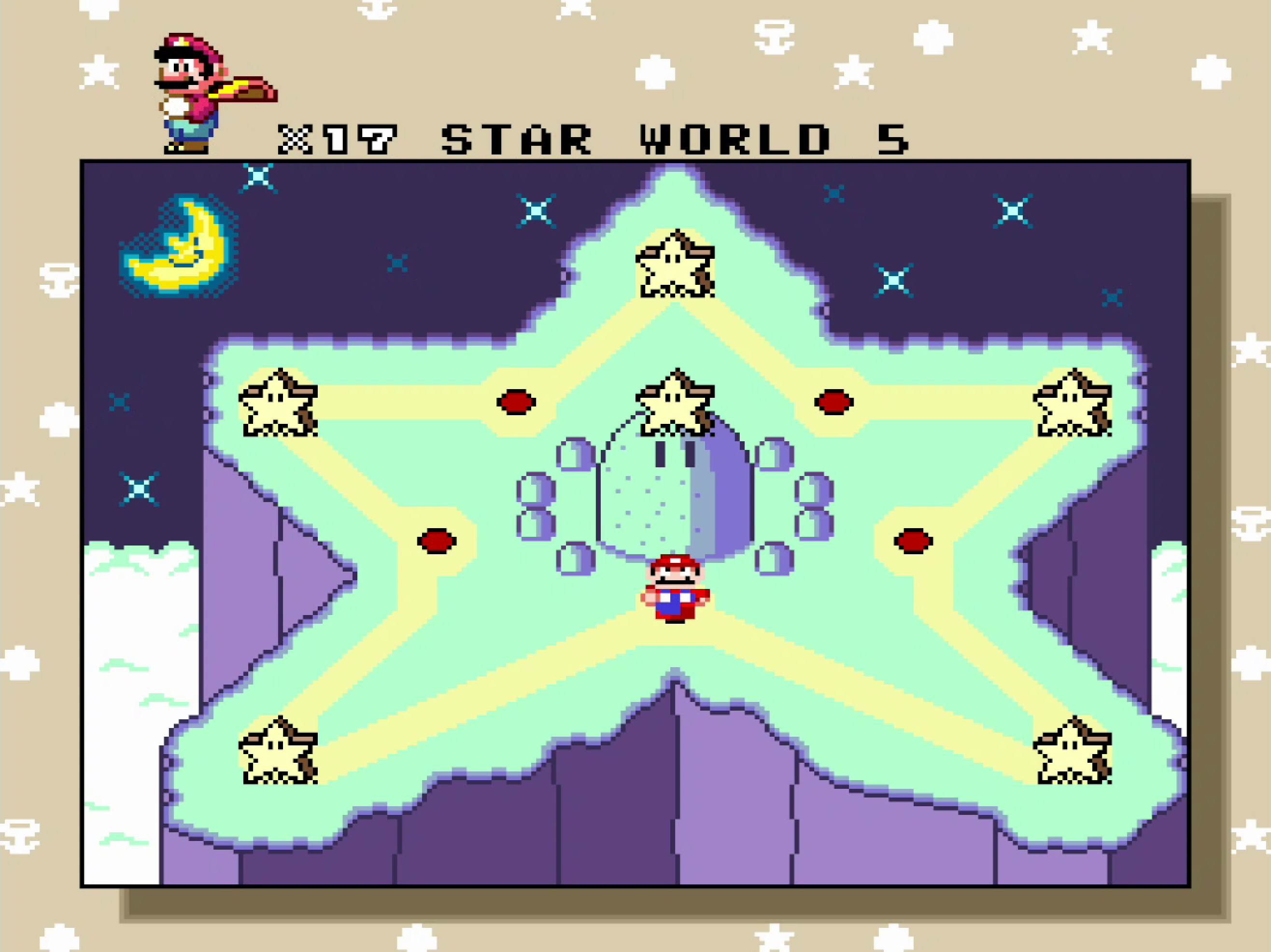Click the lower-right red level dot

tap(914, 540)
